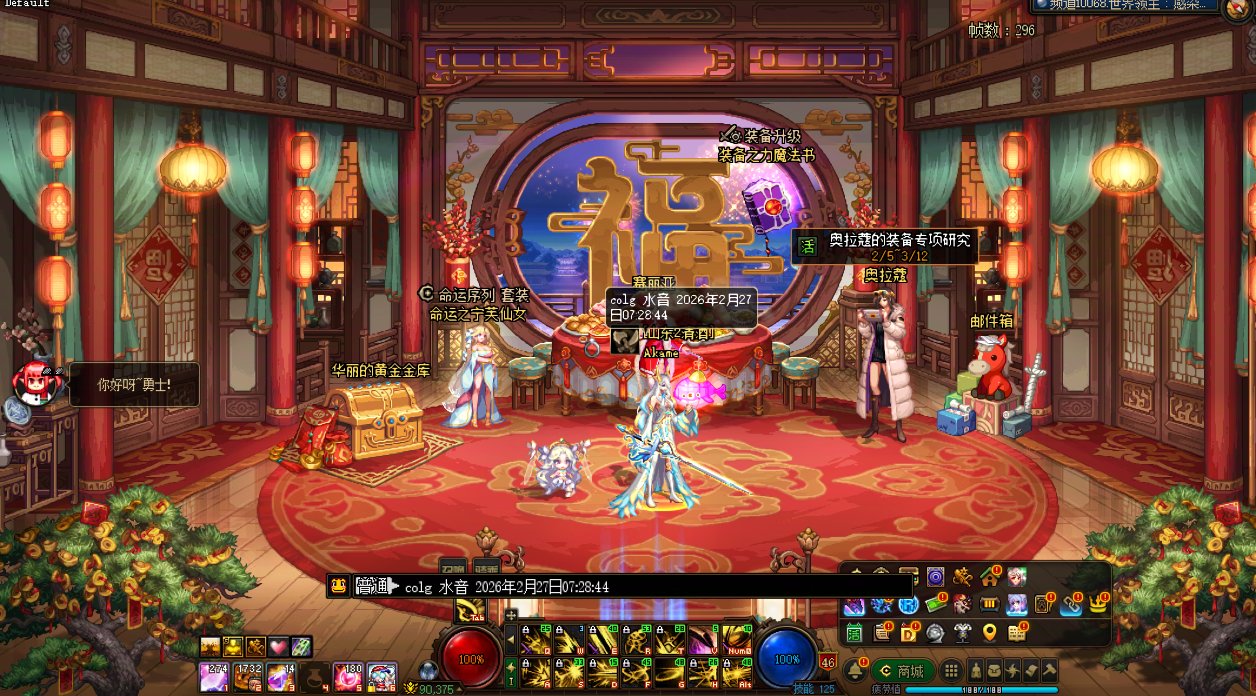Click the pink heart buff icon
Image resolution: width=1256 pixels, height=696 pixels.
(278, 647)
